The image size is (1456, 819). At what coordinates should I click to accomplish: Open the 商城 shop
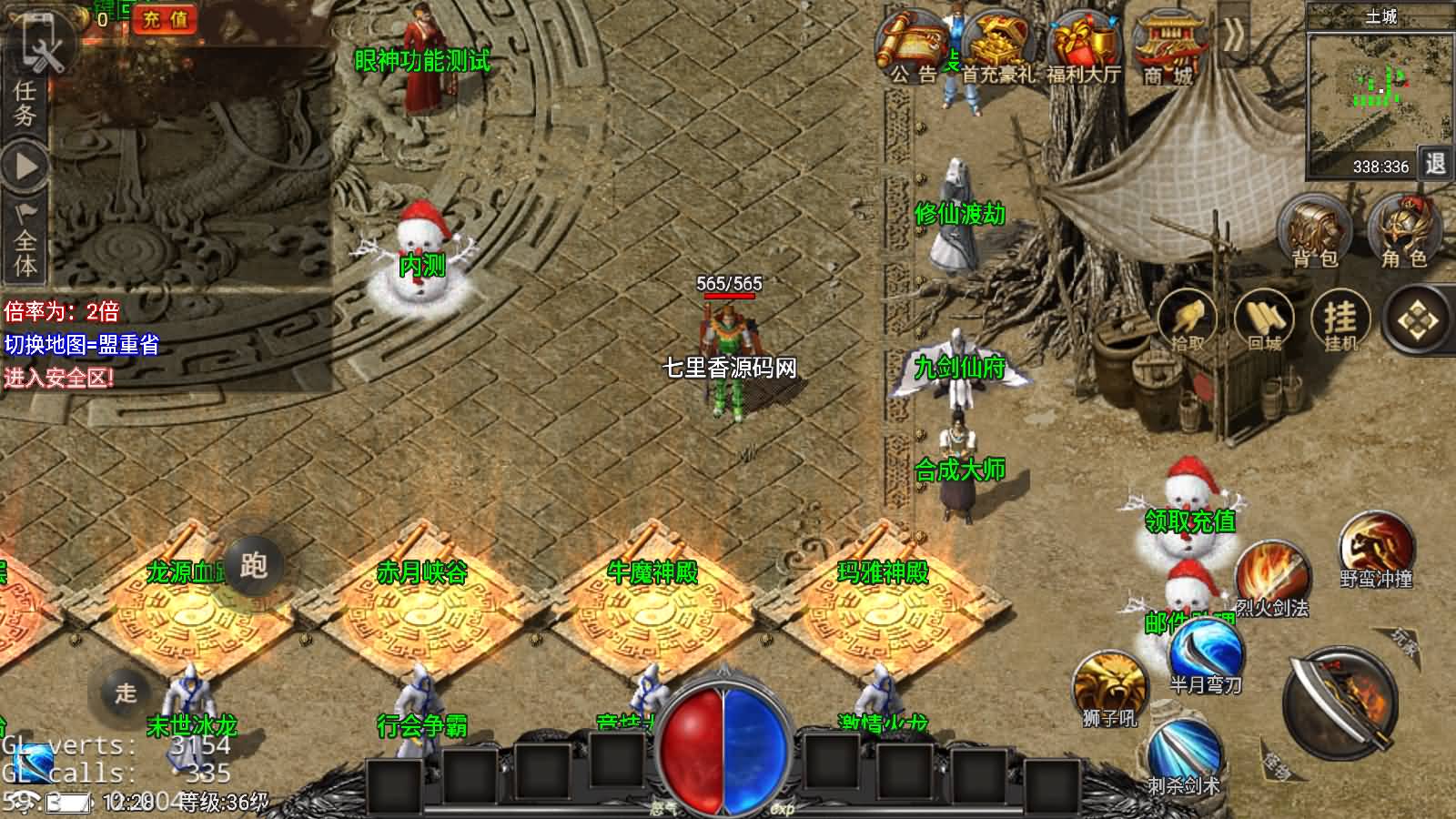tap(1169, 47)
